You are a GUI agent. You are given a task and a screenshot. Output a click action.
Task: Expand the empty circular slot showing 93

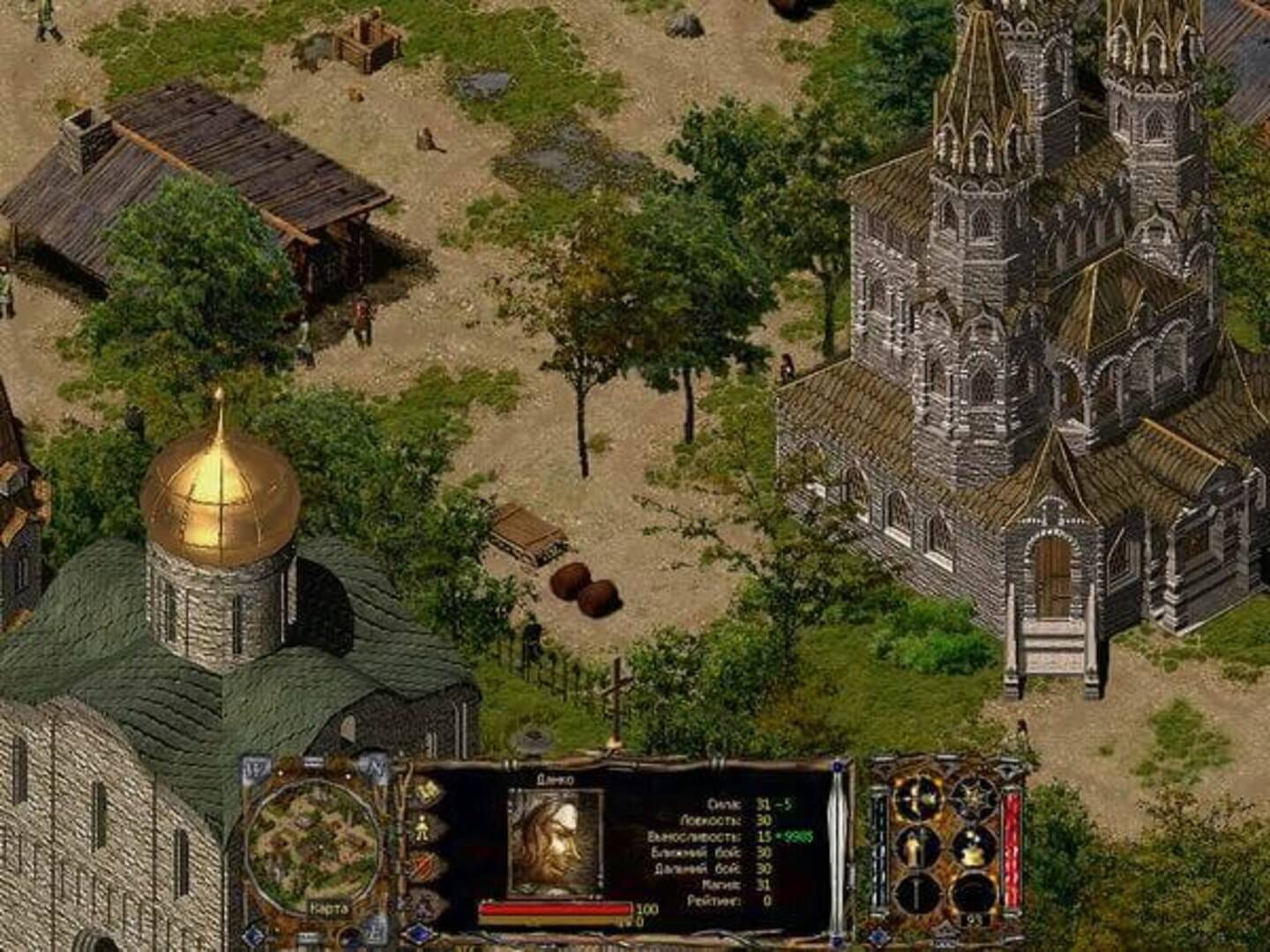973,893
